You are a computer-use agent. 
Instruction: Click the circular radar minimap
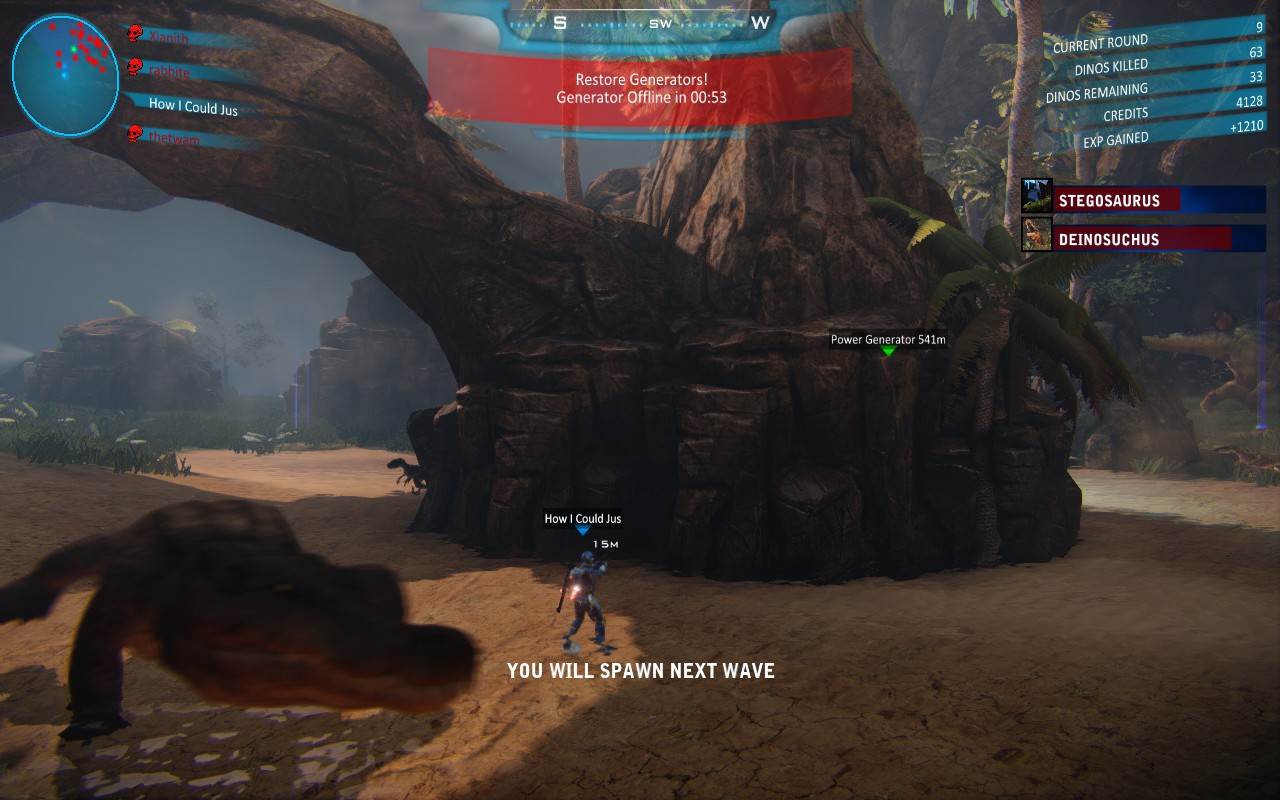pos(65,75)
